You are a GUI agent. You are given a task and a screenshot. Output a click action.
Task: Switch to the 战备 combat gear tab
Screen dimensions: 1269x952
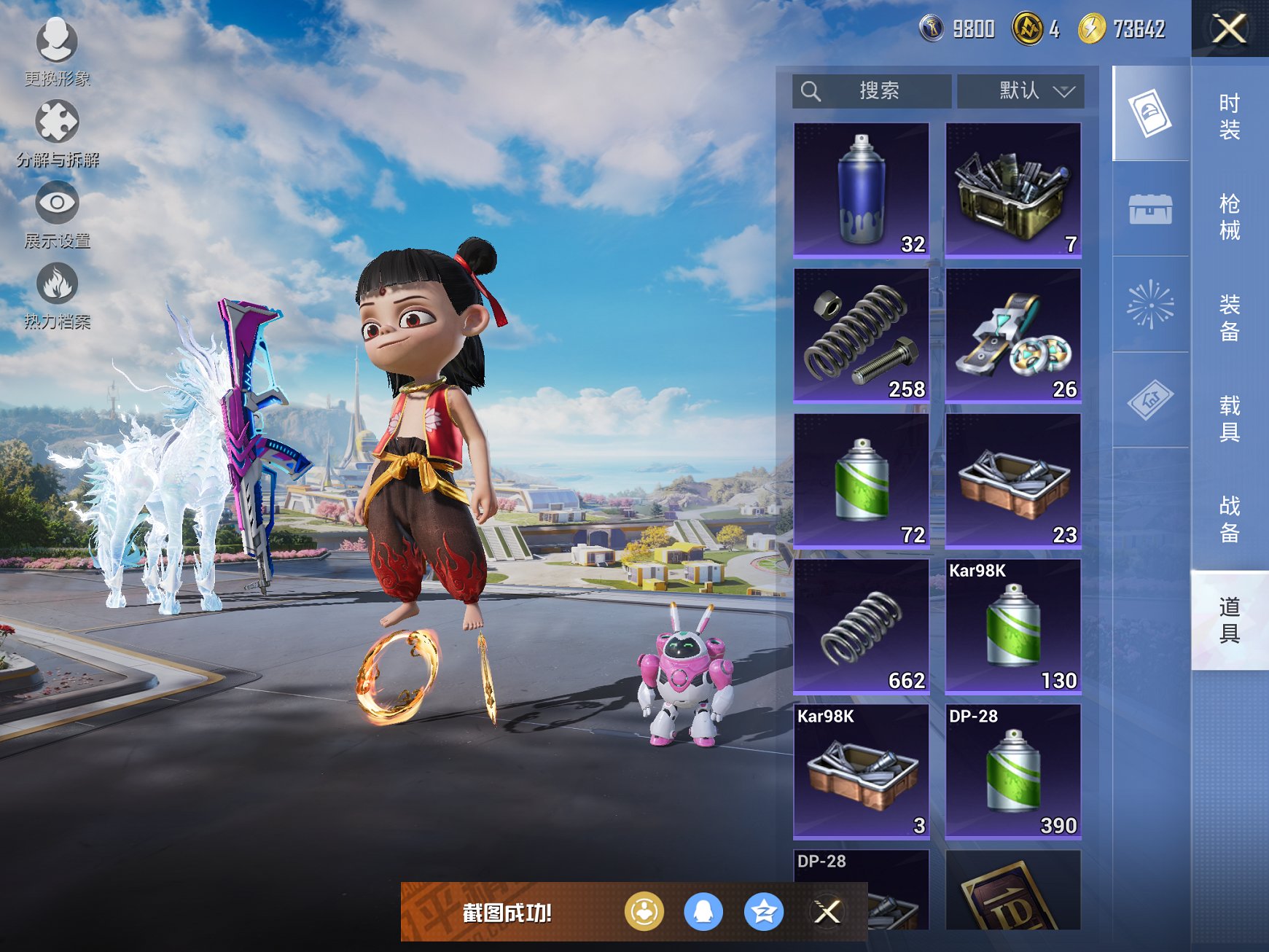pyautogui.click(x=1229, y=518)
